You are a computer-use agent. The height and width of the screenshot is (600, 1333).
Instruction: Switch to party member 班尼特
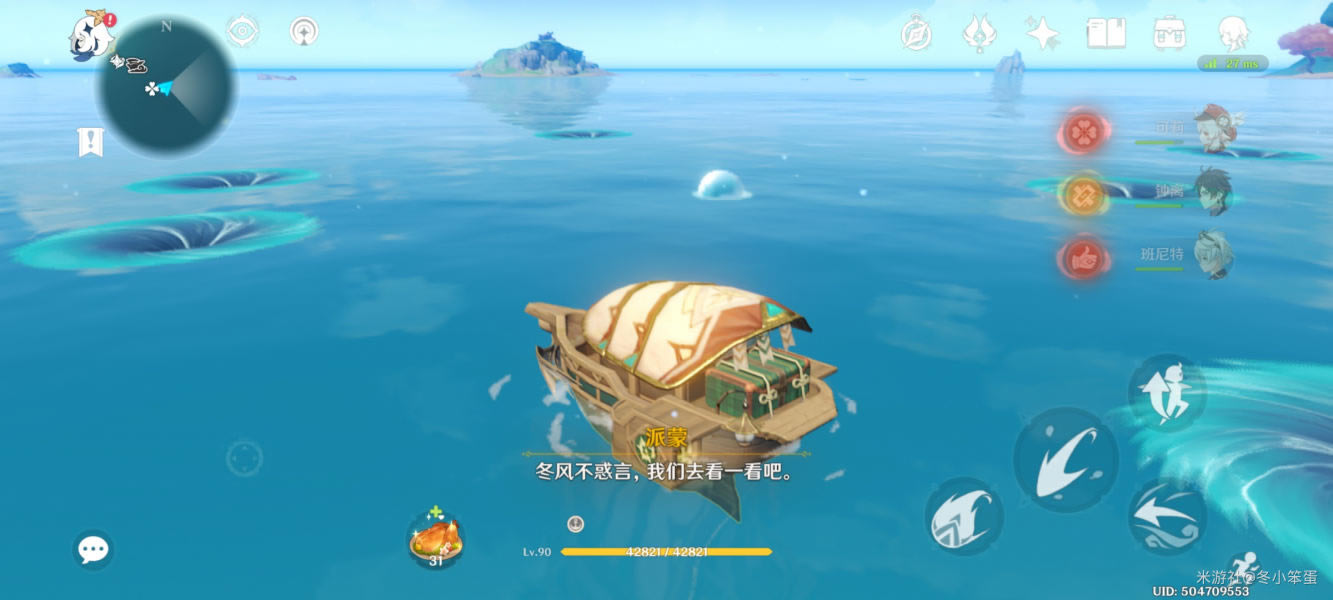(x=1213, y=255)
